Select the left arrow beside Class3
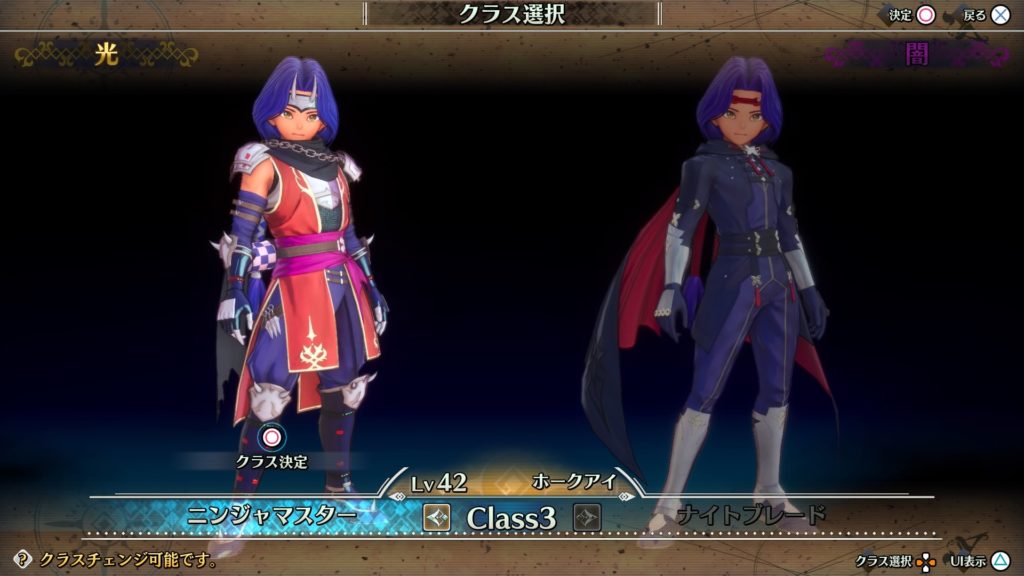Screen dimensions: 1024x576 tap(437, 517)
